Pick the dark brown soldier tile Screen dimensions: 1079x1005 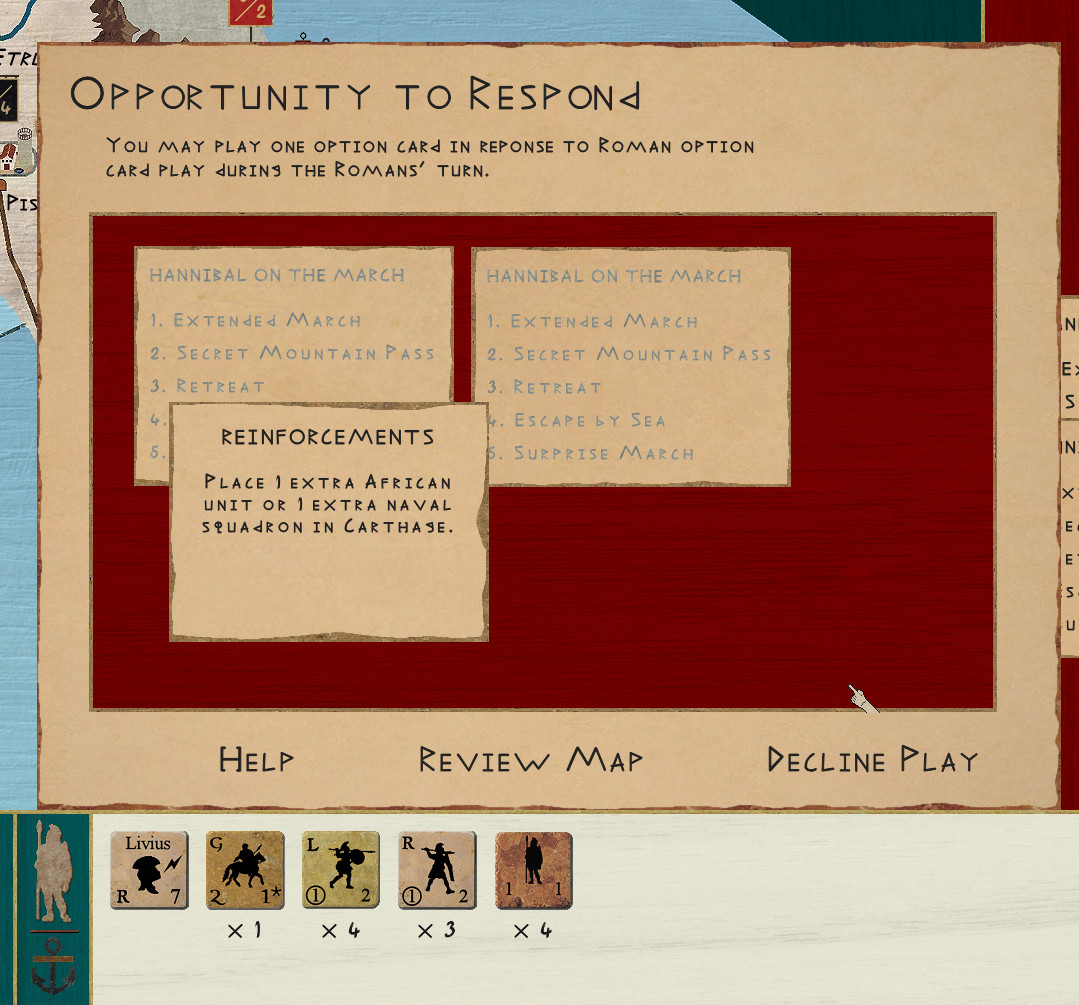[x=533, y=870]
